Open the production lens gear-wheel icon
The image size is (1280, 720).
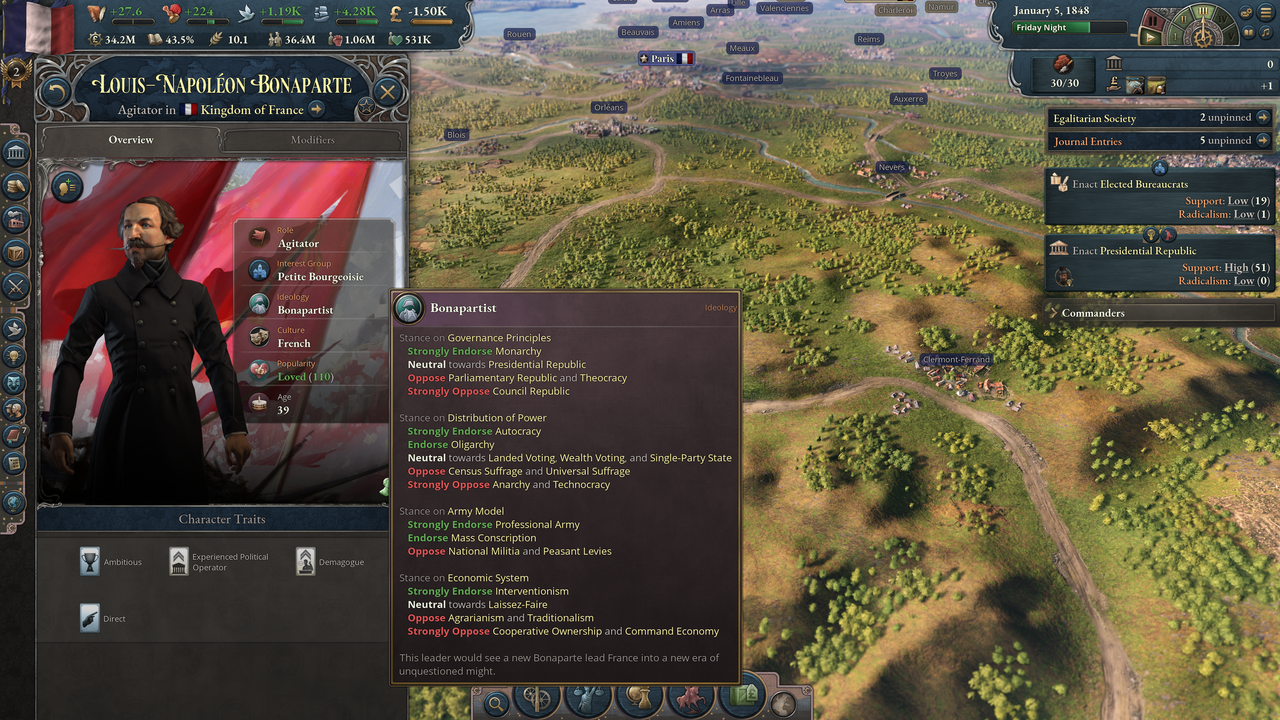coord(537,700)
